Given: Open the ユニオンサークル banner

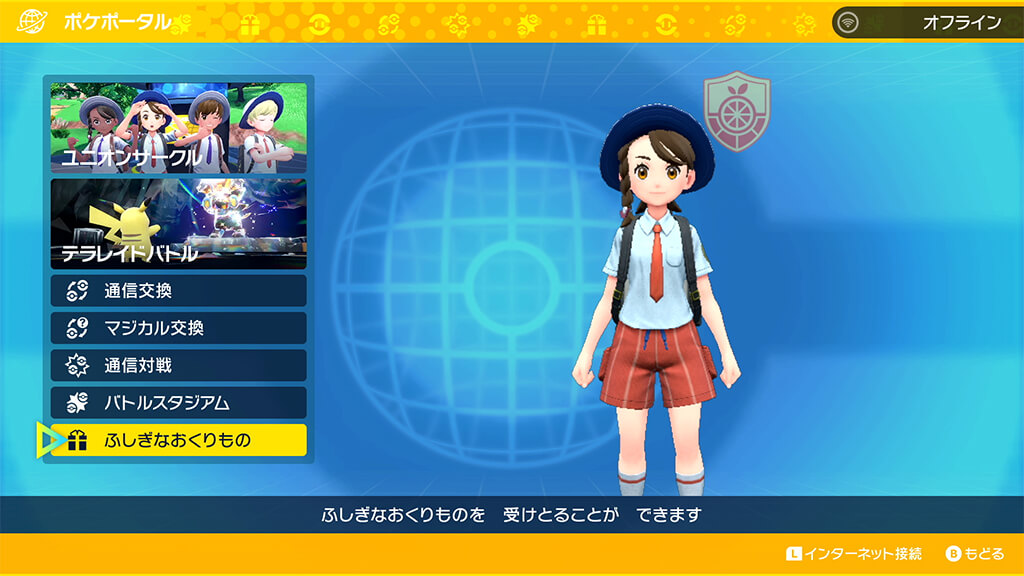Looking at the screenshot, I should 179,128.
